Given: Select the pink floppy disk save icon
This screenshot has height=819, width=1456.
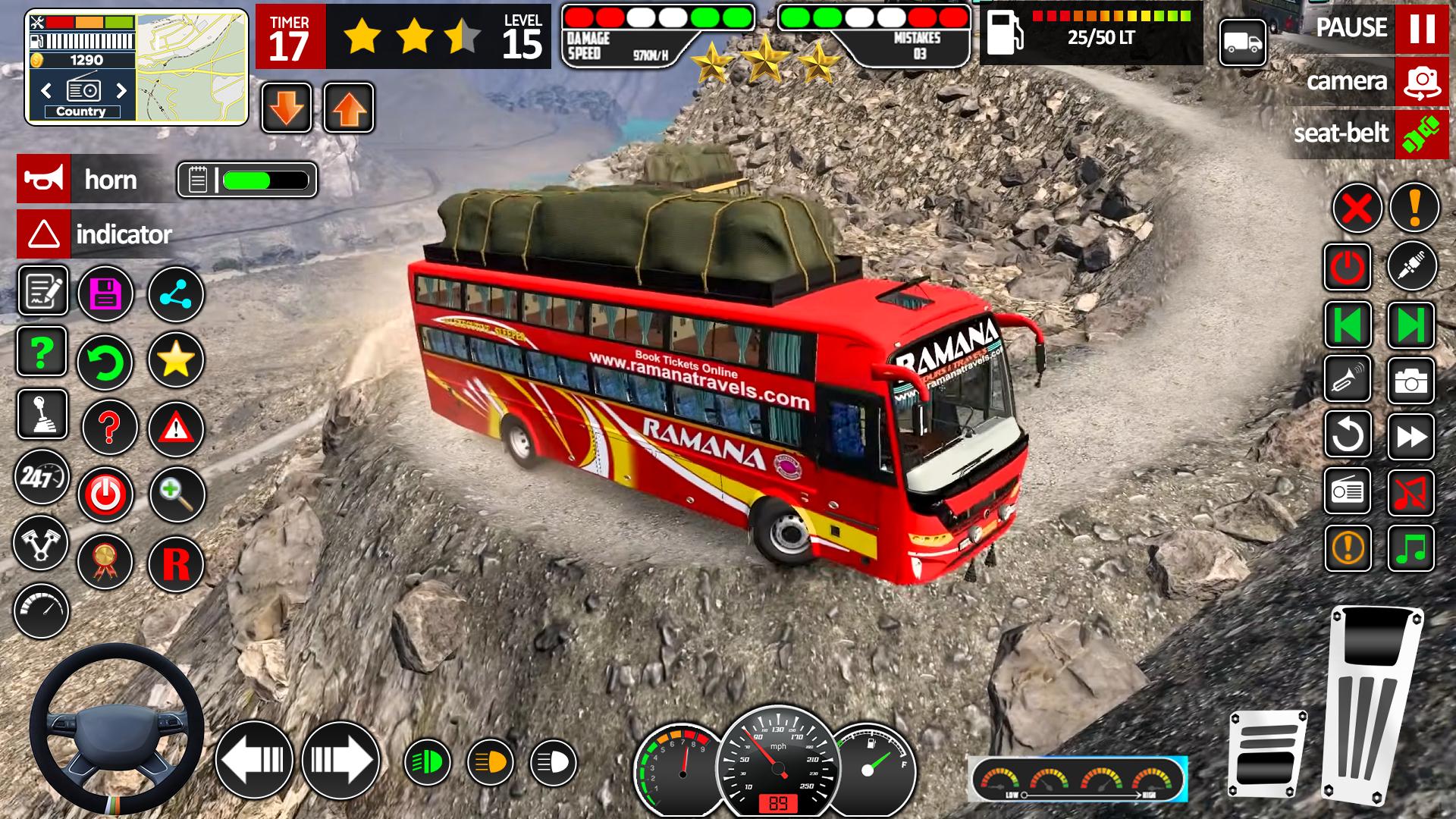Looking at the screenshot, I should coord(105,294).
